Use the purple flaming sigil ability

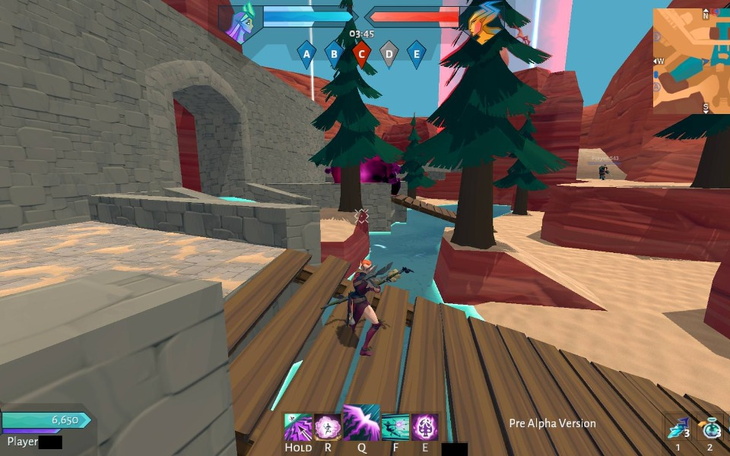click(425, 427)
